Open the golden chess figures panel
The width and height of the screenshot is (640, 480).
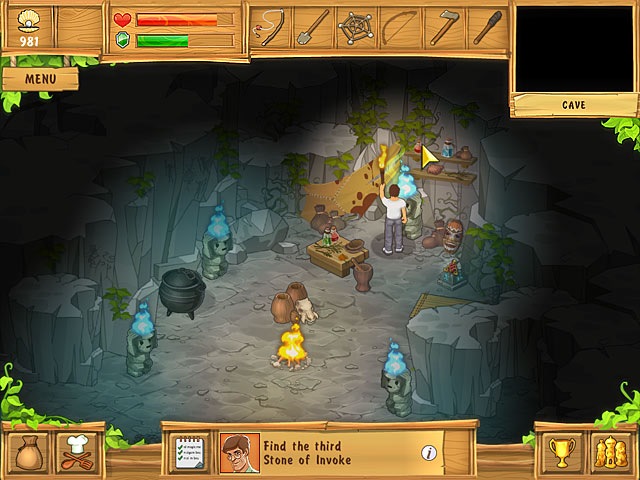tap(608, 453)
